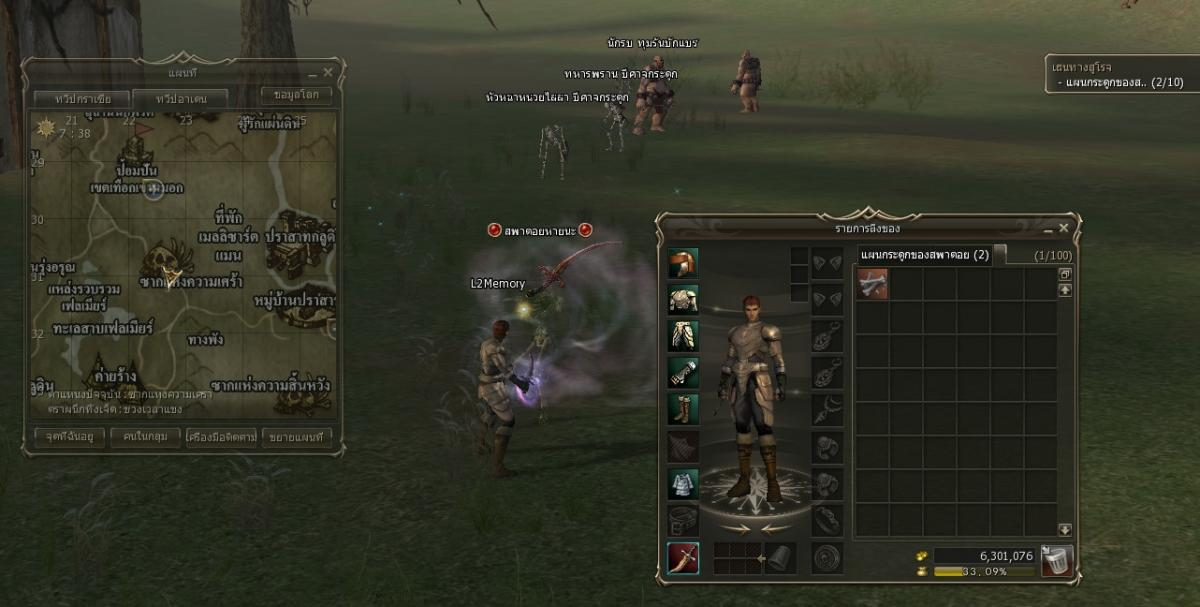This screenshot has width=1200, height=607.
Task: Open the ขอมูลโลก world info button
Action: [x=296, y=96]
